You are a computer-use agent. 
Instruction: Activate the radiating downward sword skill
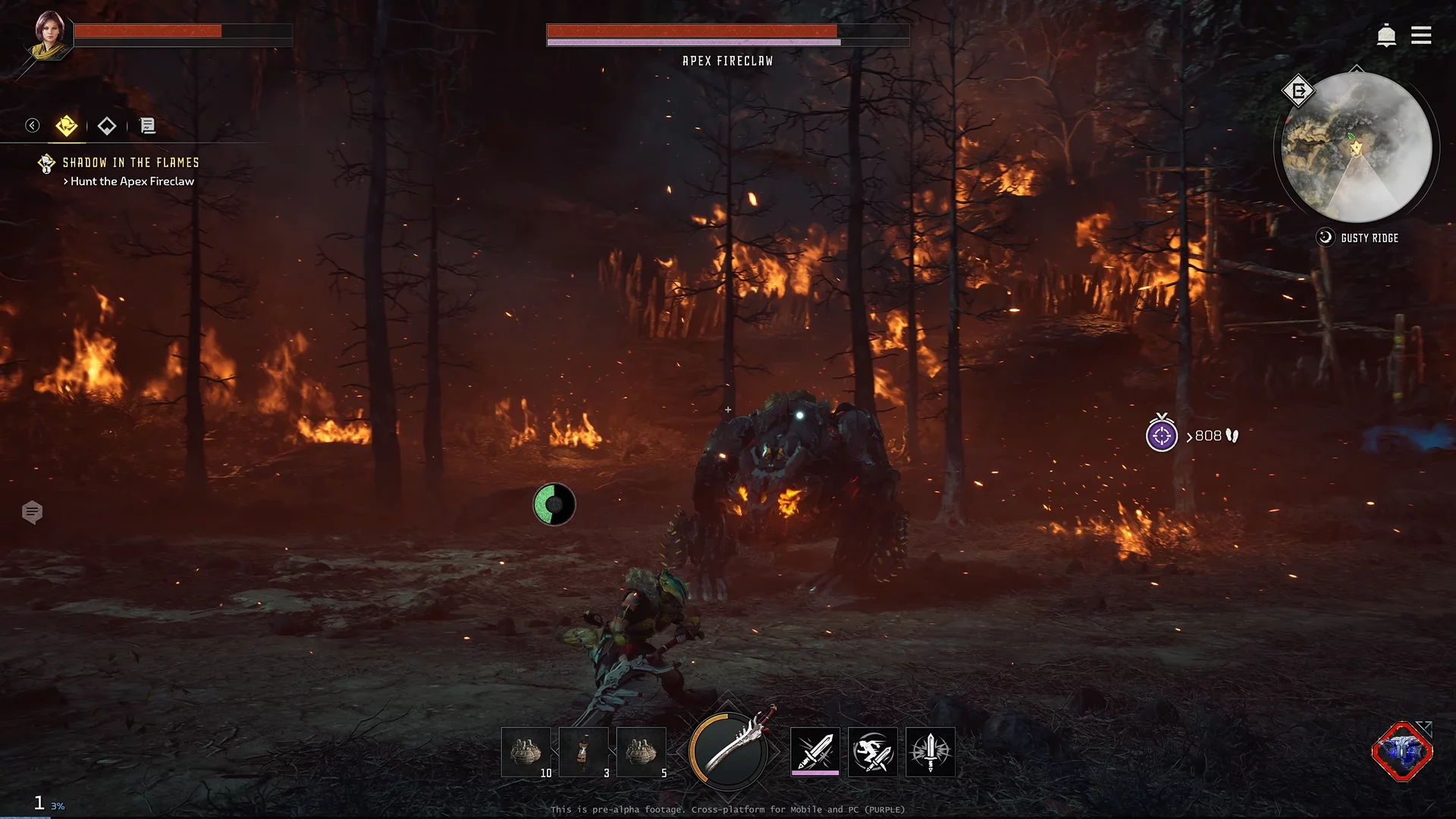[930, 752]
